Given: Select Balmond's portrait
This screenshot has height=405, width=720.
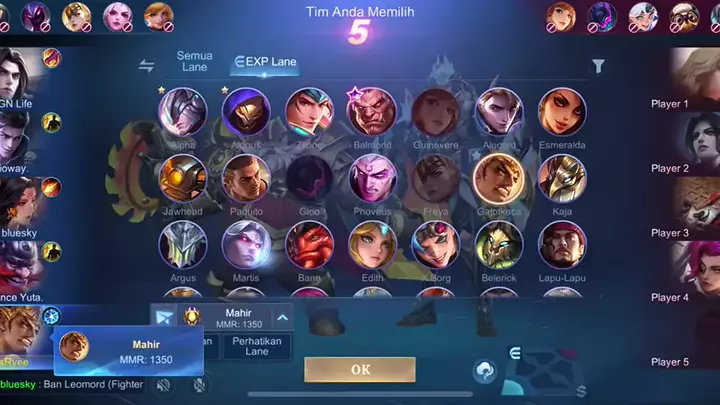Looking at the screenshot, I should [x=371, y=113].
